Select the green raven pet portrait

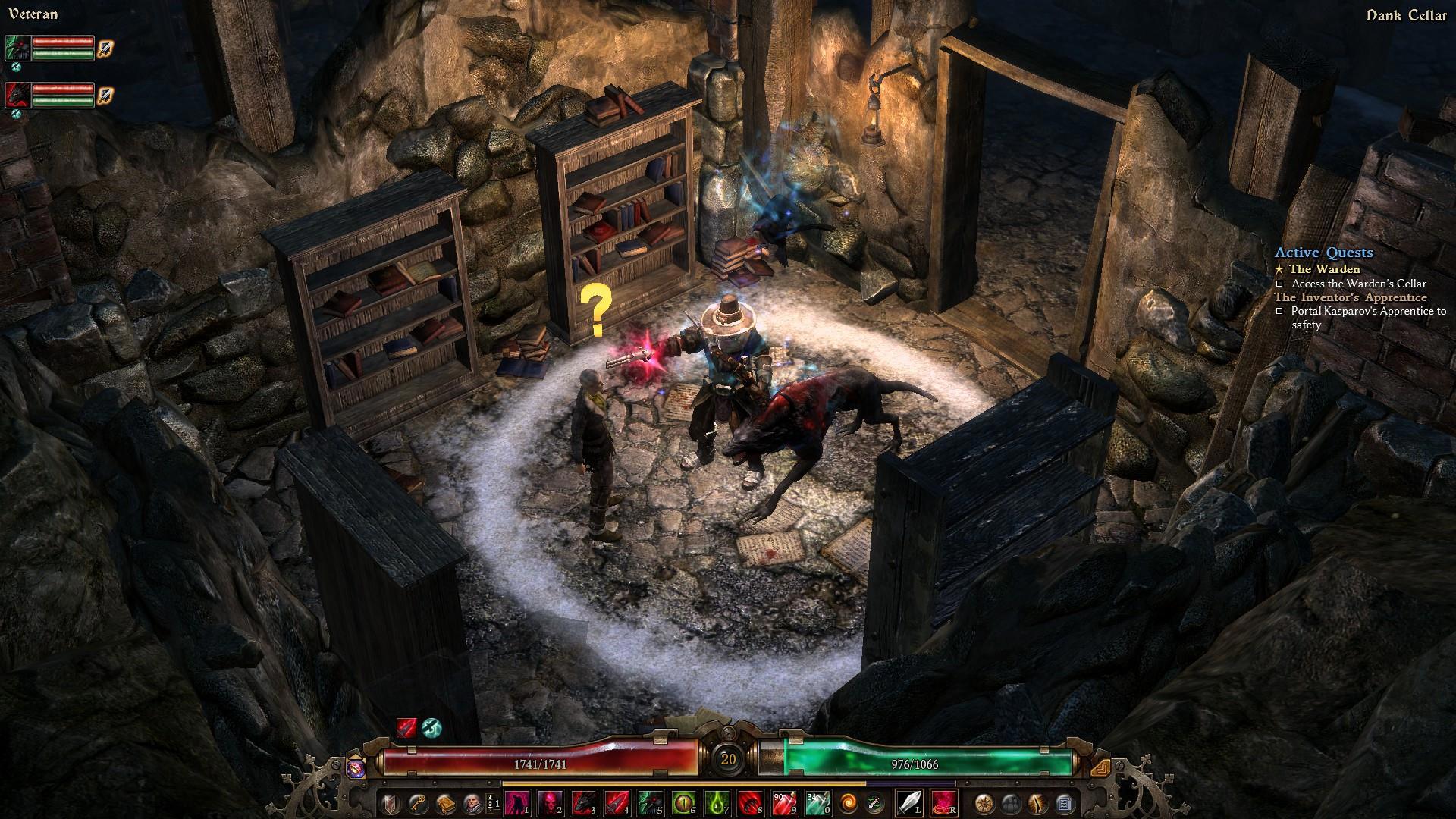[17, 48]
